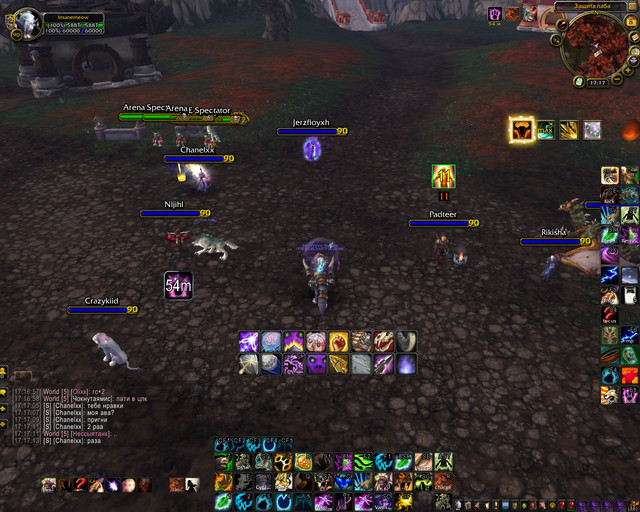Activate the purple lightning ability in center bar
Viewport: 640px width, 512px height.
(249, 342)
